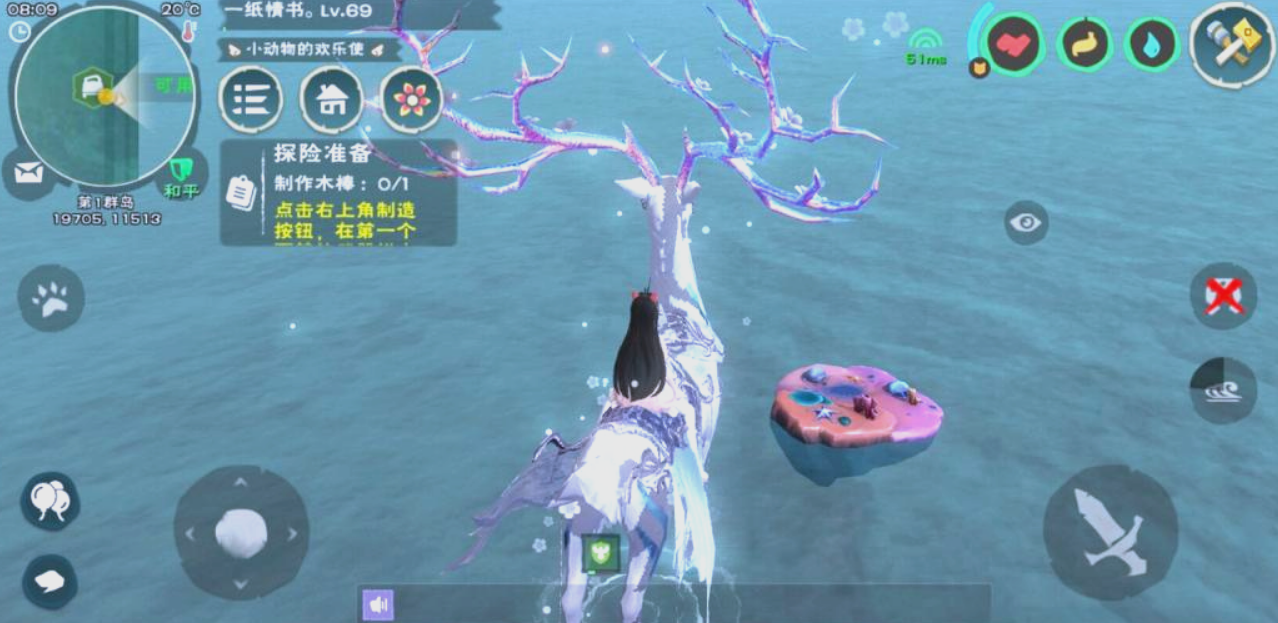Viewport: 1278px width, 623px height.
Task: Tap the speaker icon on chat bar
Action: pyautogui.click(x=378, y=605)
